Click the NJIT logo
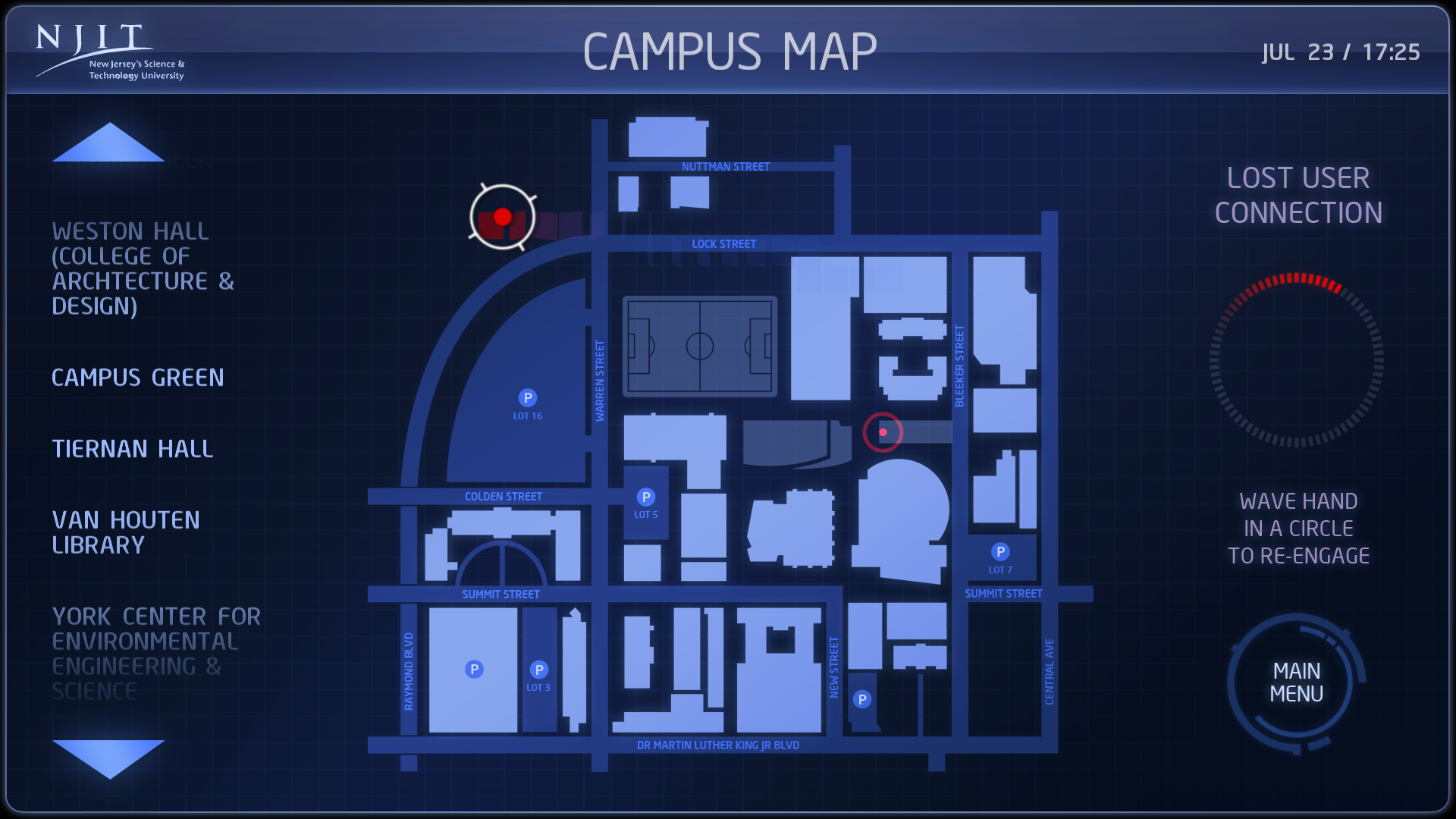 click(110, 52)
